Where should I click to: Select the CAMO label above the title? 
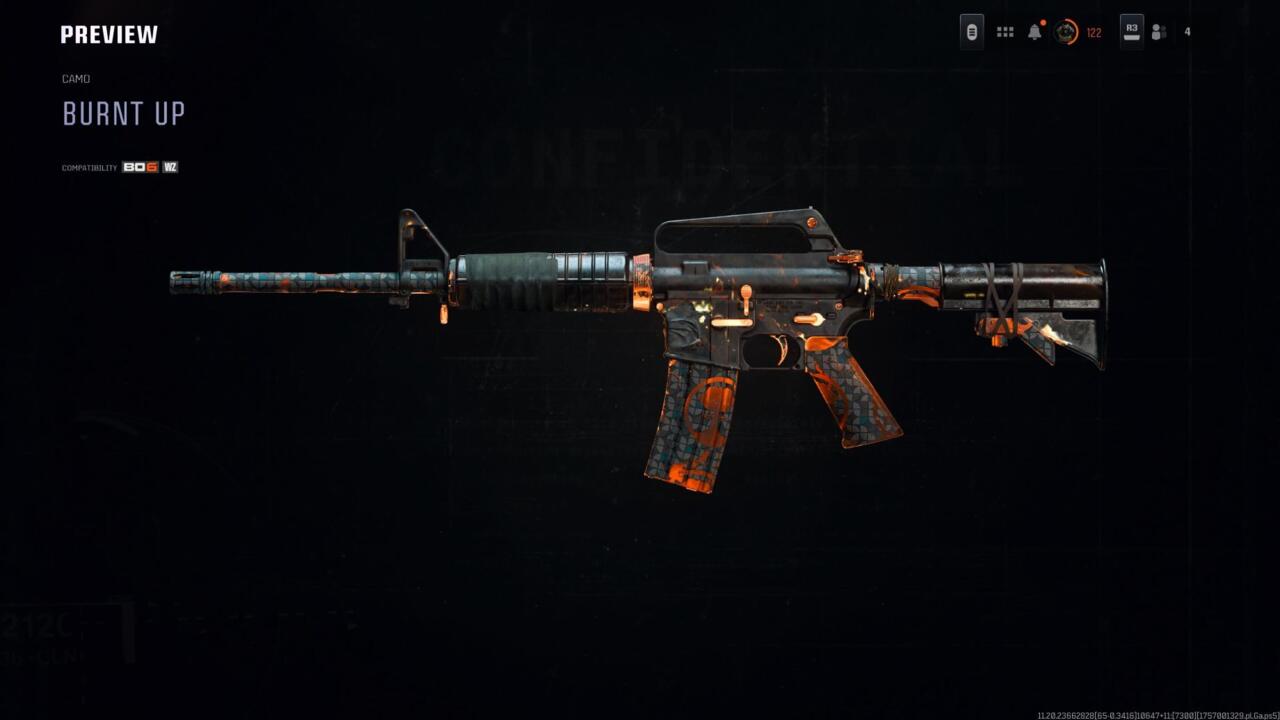(76, 78)
